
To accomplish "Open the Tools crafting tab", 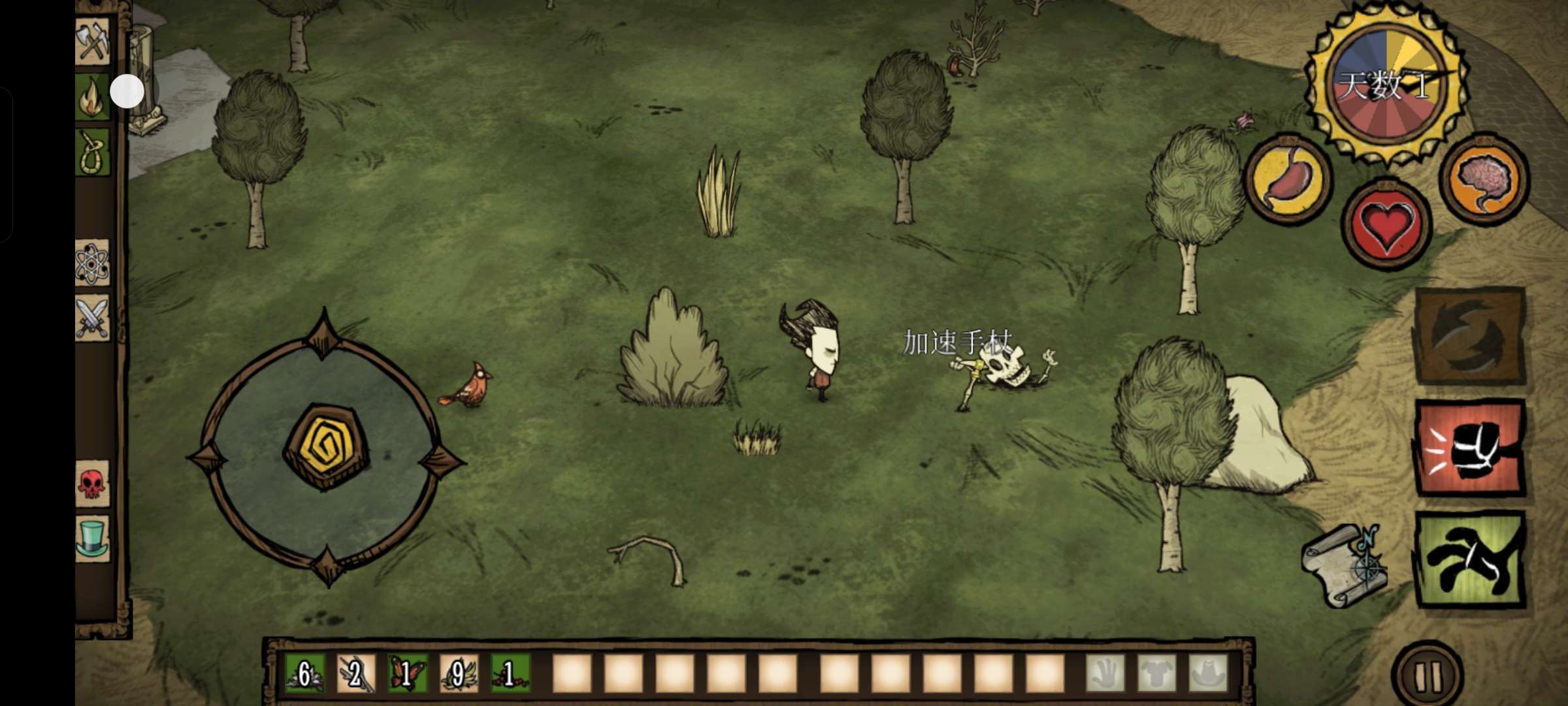I will point(92,42).
